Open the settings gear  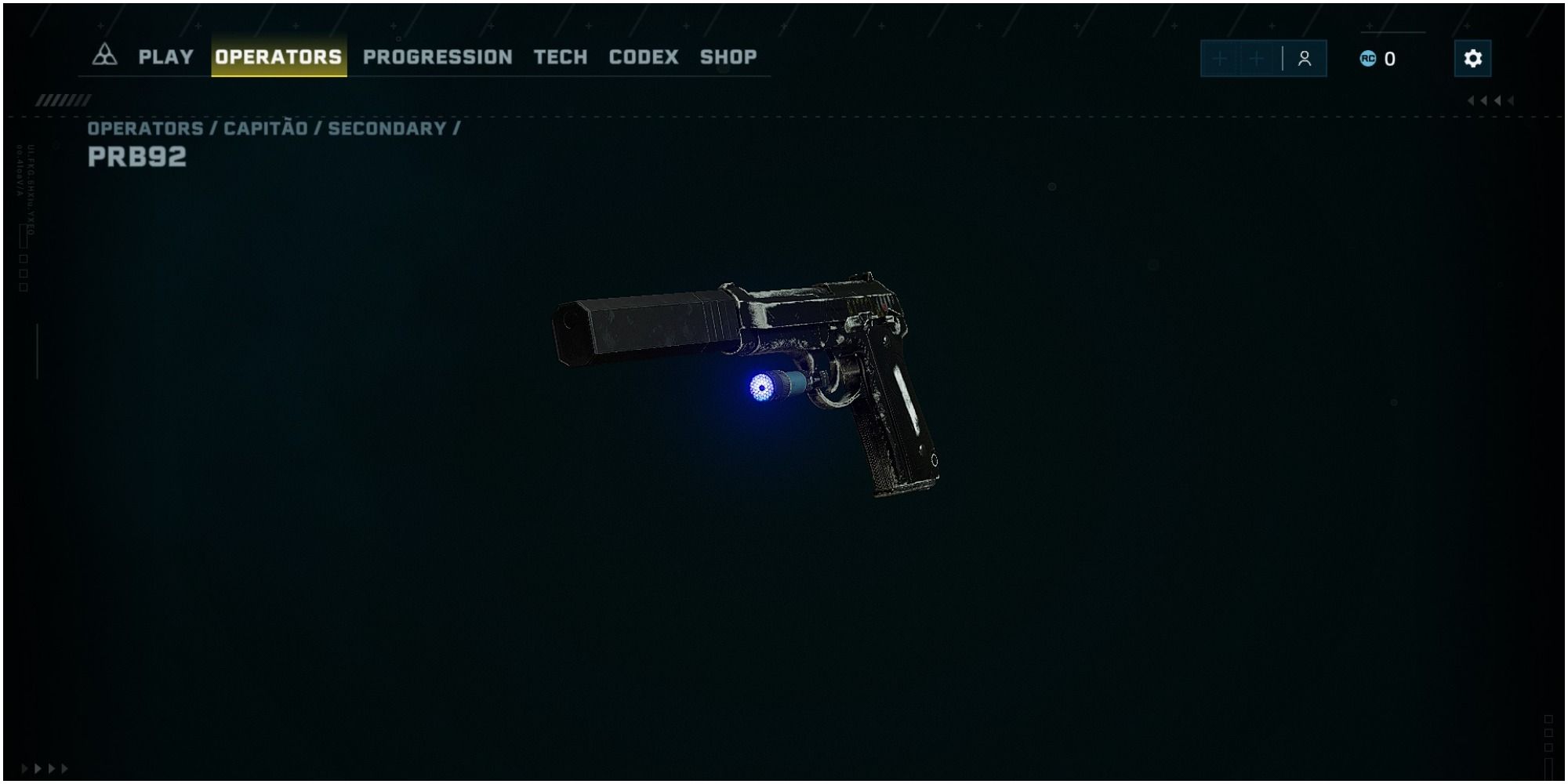[1472, 58]
